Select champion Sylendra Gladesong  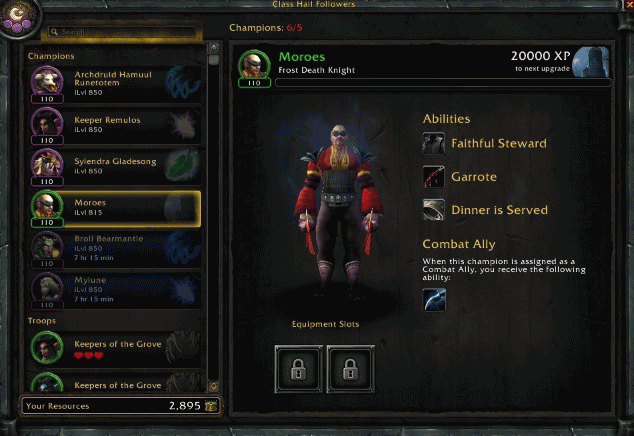[x=114, y=166]
